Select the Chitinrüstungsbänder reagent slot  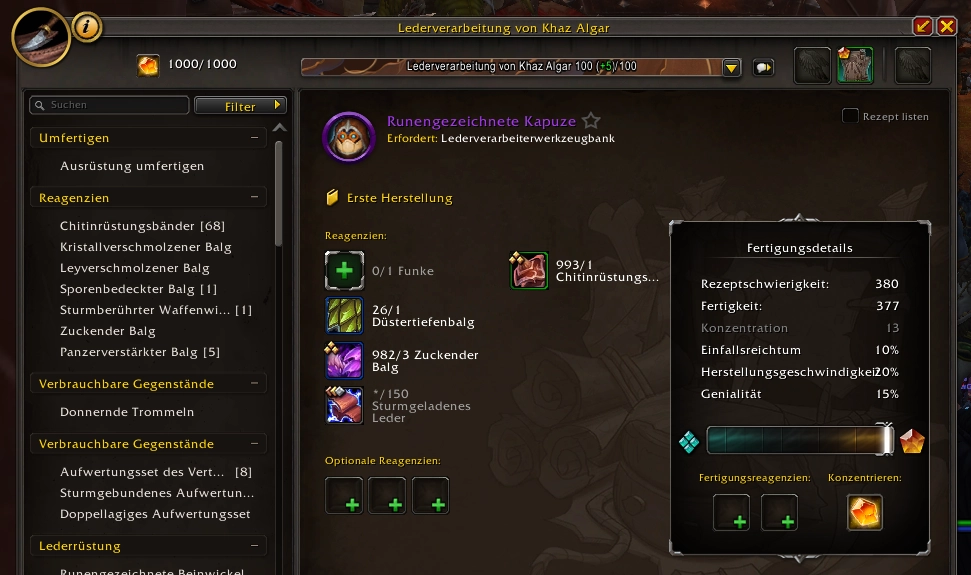[530, 270]
